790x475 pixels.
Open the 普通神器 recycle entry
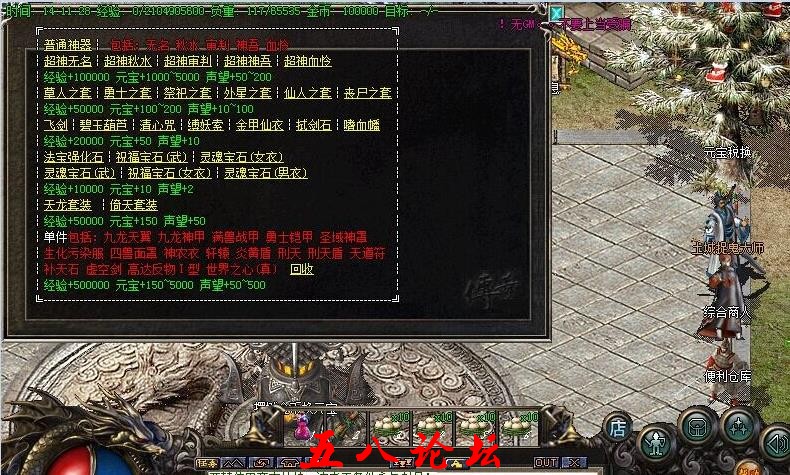67,45
